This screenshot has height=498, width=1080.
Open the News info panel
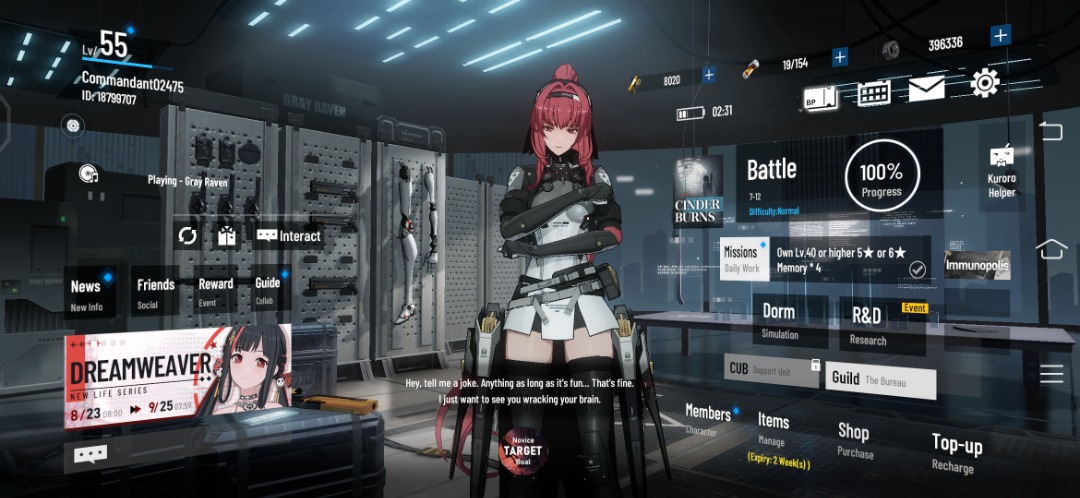[x=87, y=294]
